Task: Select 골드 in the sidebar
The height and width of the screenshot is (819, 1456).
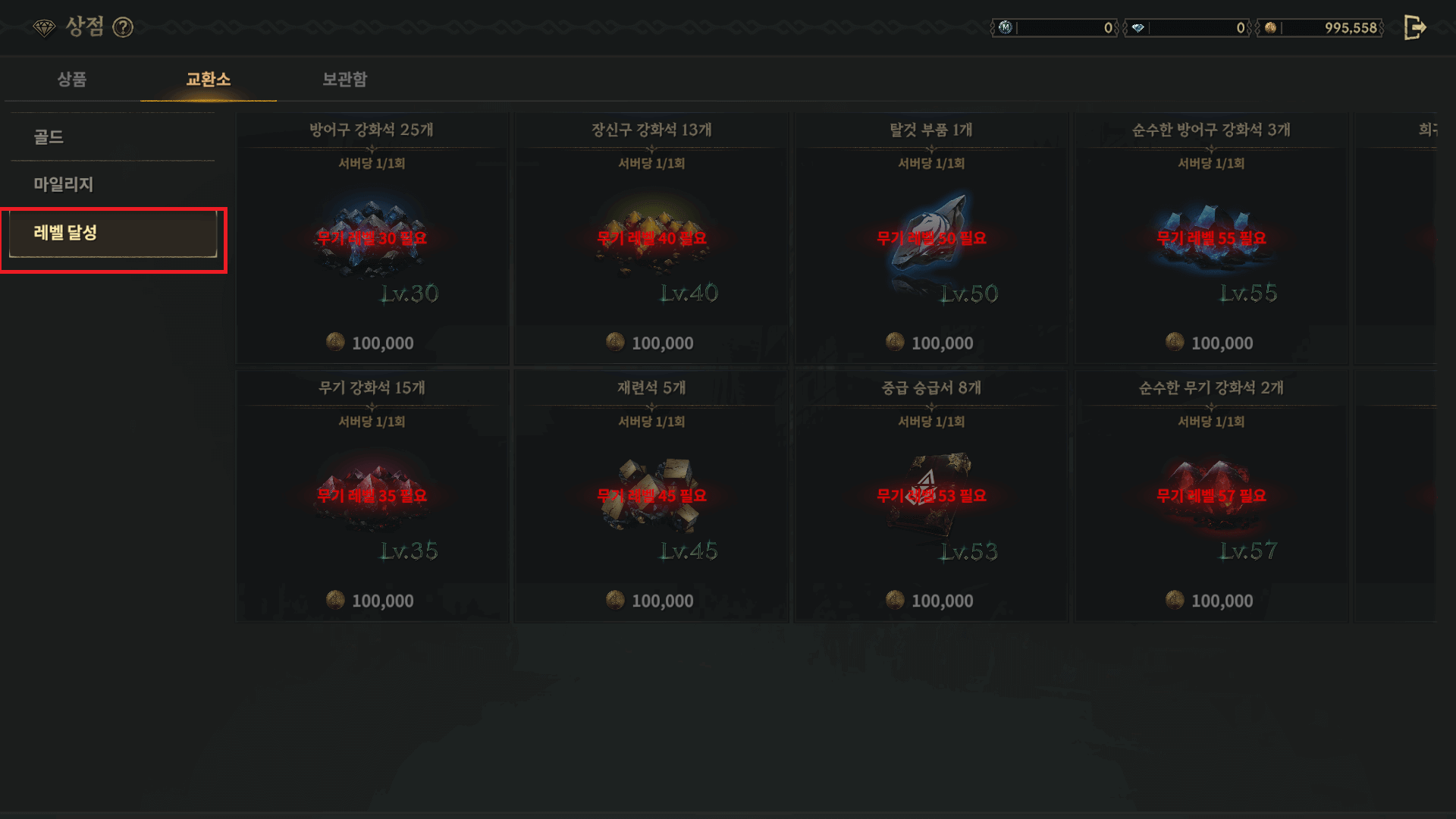Action: [48, 137]
